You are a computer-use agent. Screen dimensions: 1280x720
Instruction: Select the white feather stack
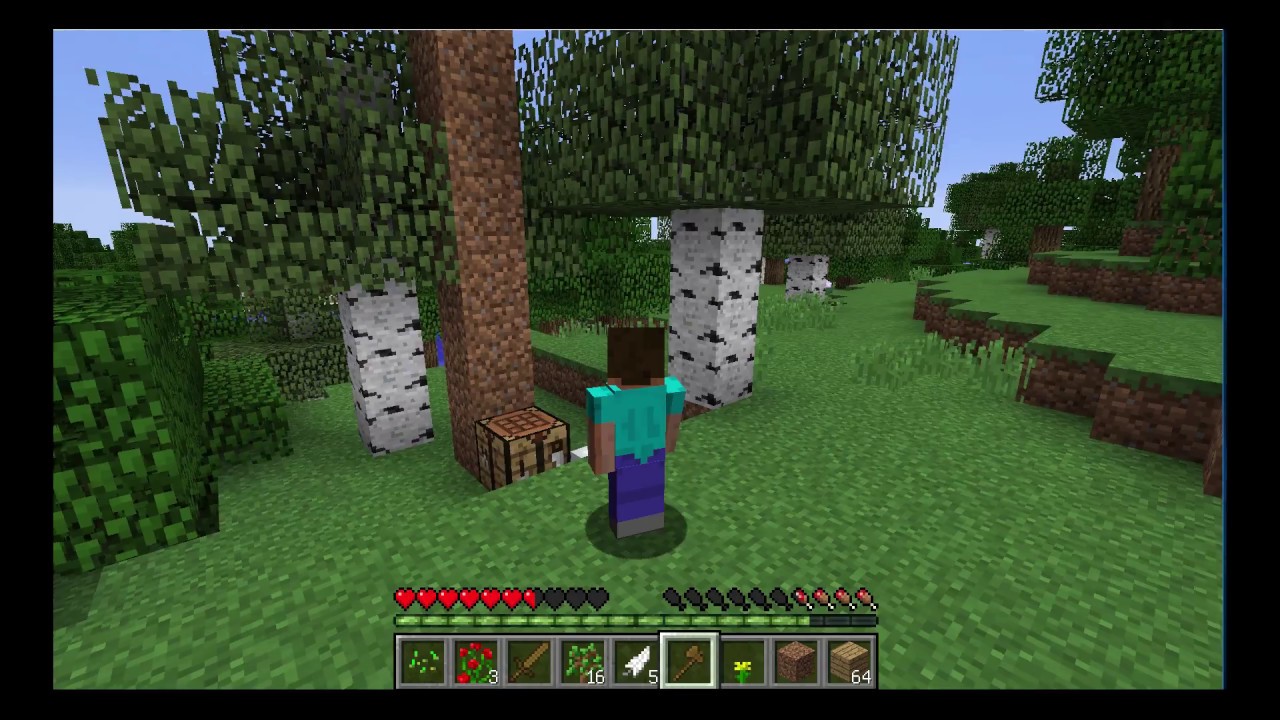pyautogui.click(x=636, y=663)
